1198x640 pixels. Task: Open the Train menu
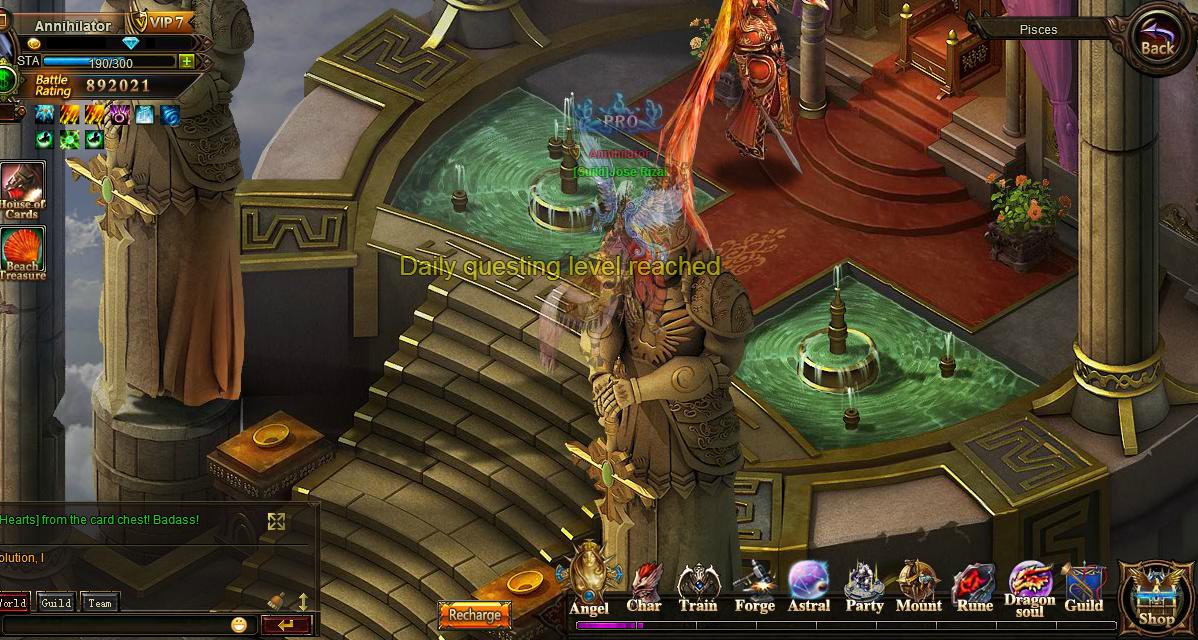point(697,587)
